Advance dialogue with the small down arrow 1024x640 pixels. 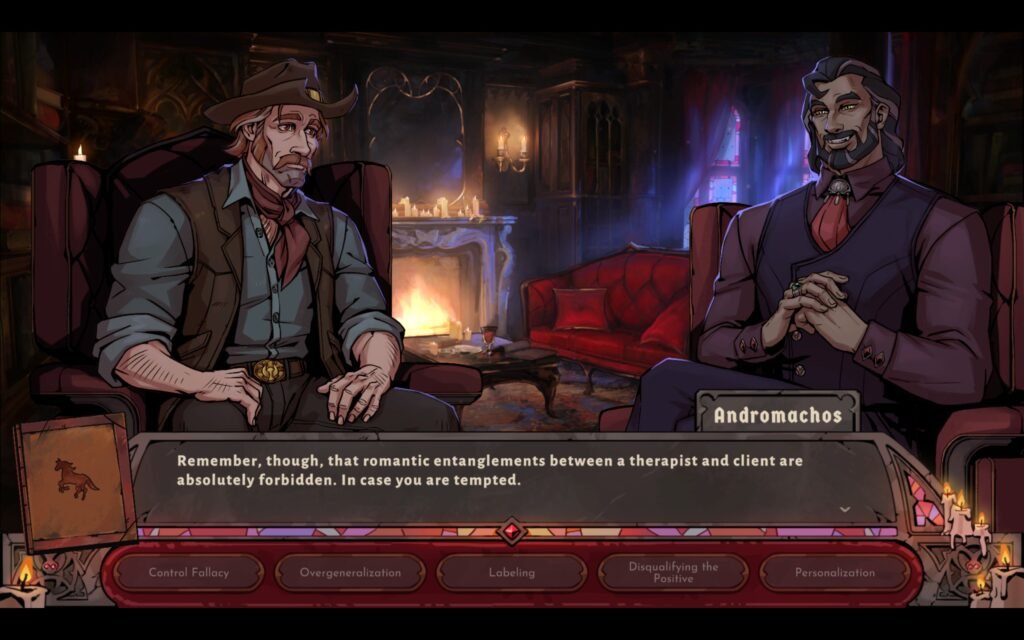pyautogui.click(x=845, y=509)
